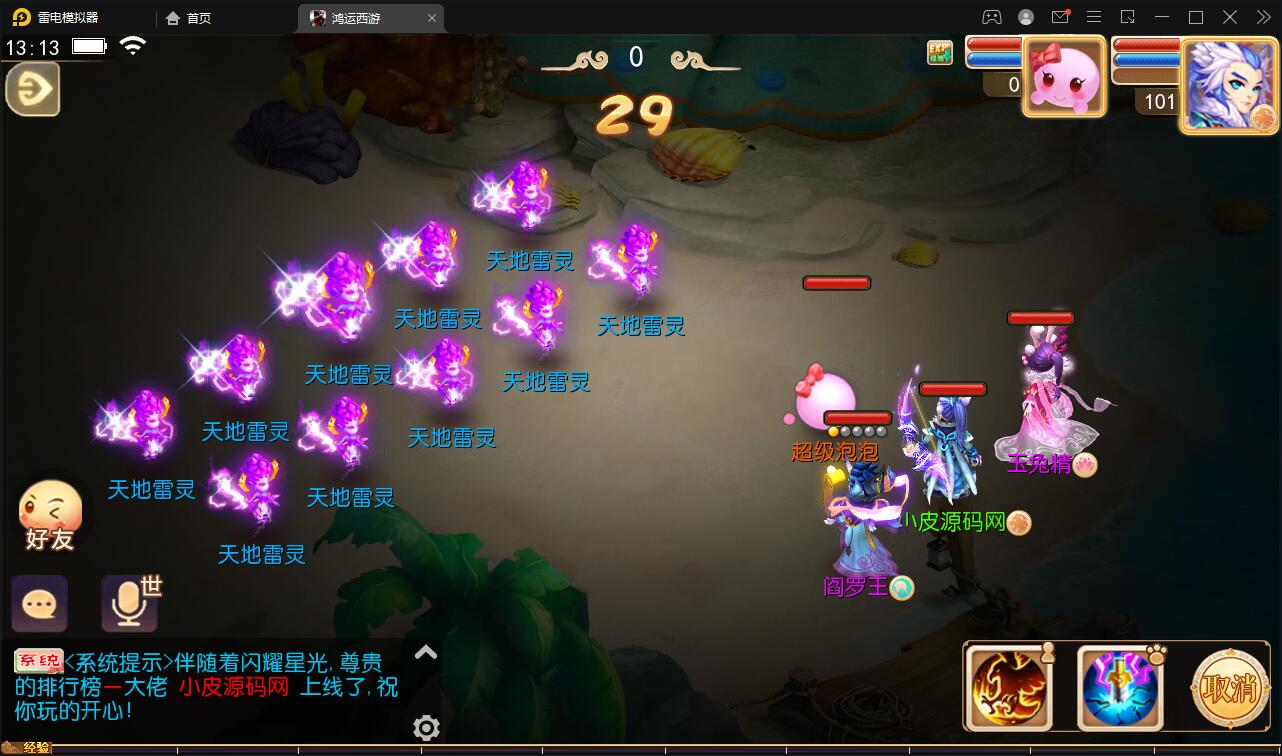This screenshot has height=756, width=1282.
Task: Select the fire skill icon
Action: coord(1009,686)
